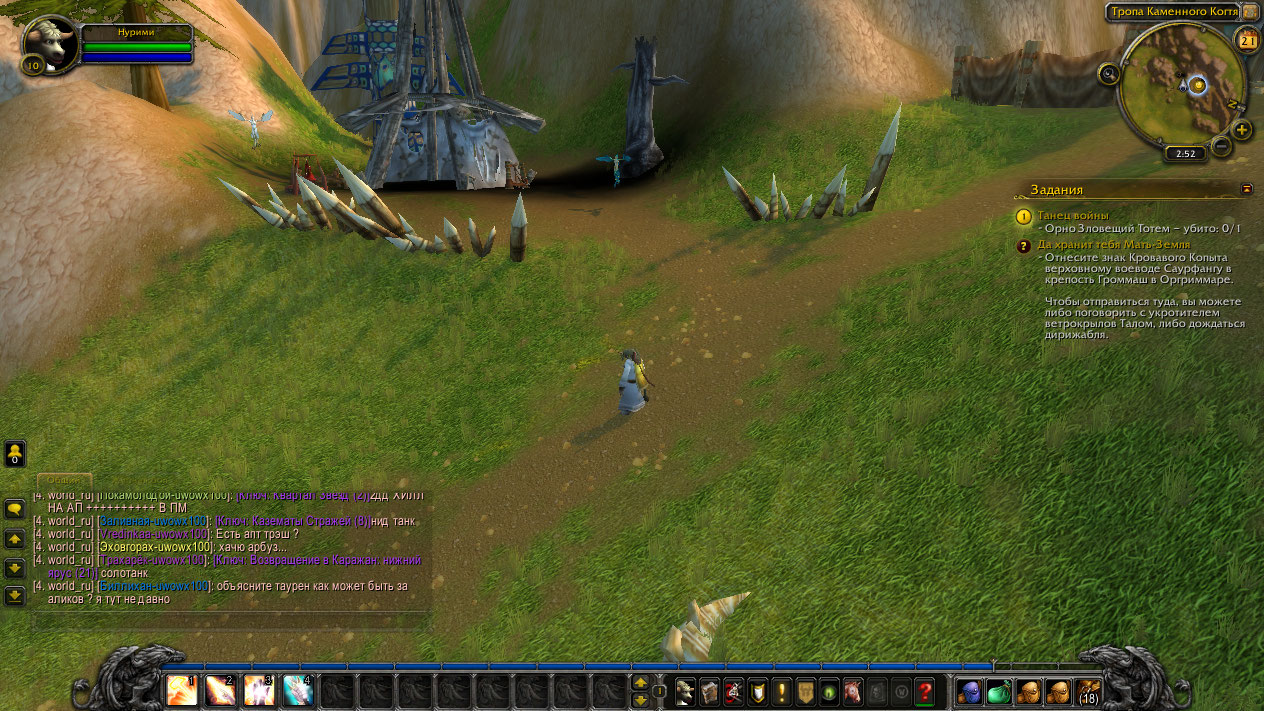
Task: Open the minimap tracking magnifier button
Action: pyautogui.click(x=1108, y=73)
